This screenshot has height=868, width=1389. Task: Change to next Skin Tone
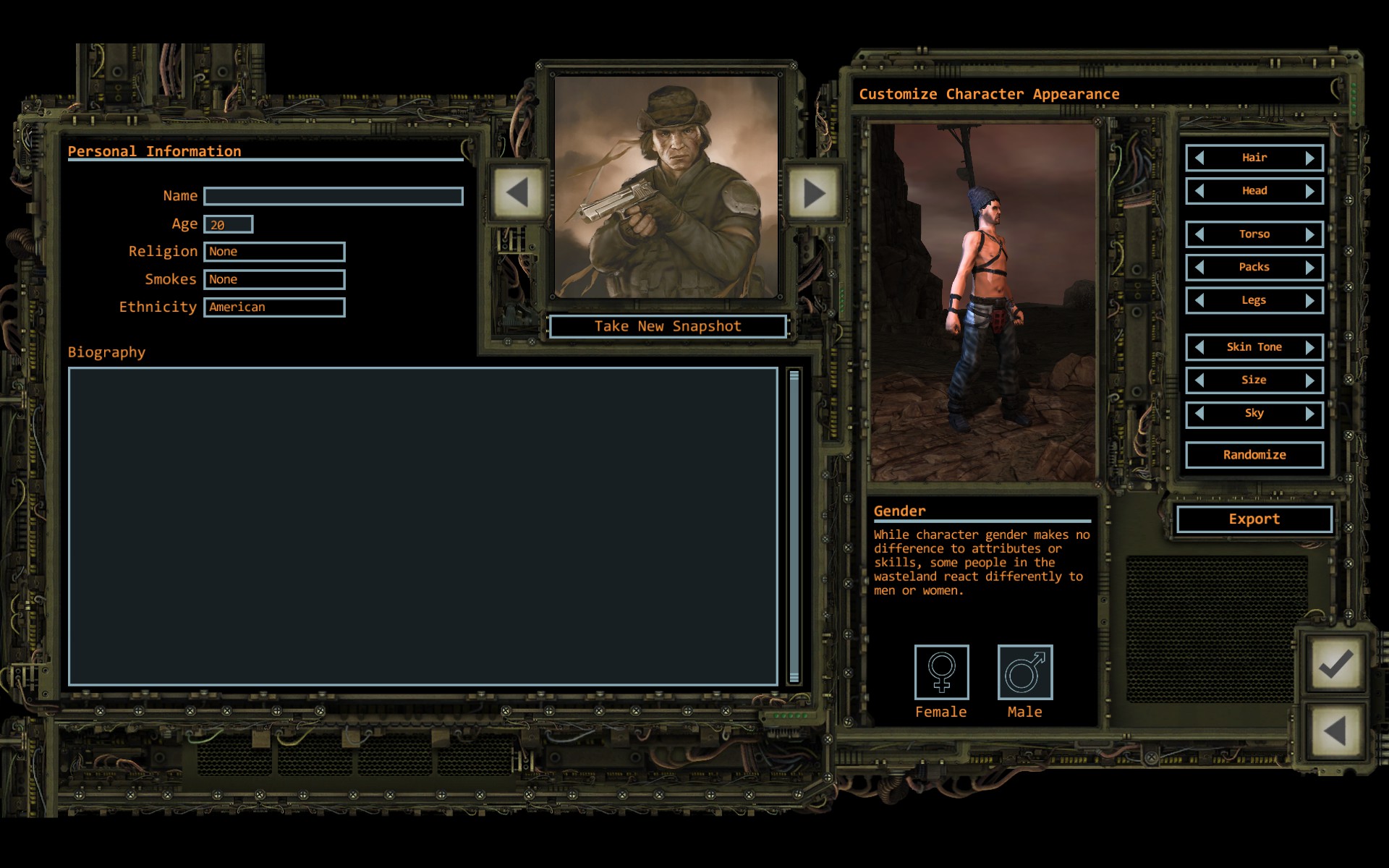click(1309, 347)
